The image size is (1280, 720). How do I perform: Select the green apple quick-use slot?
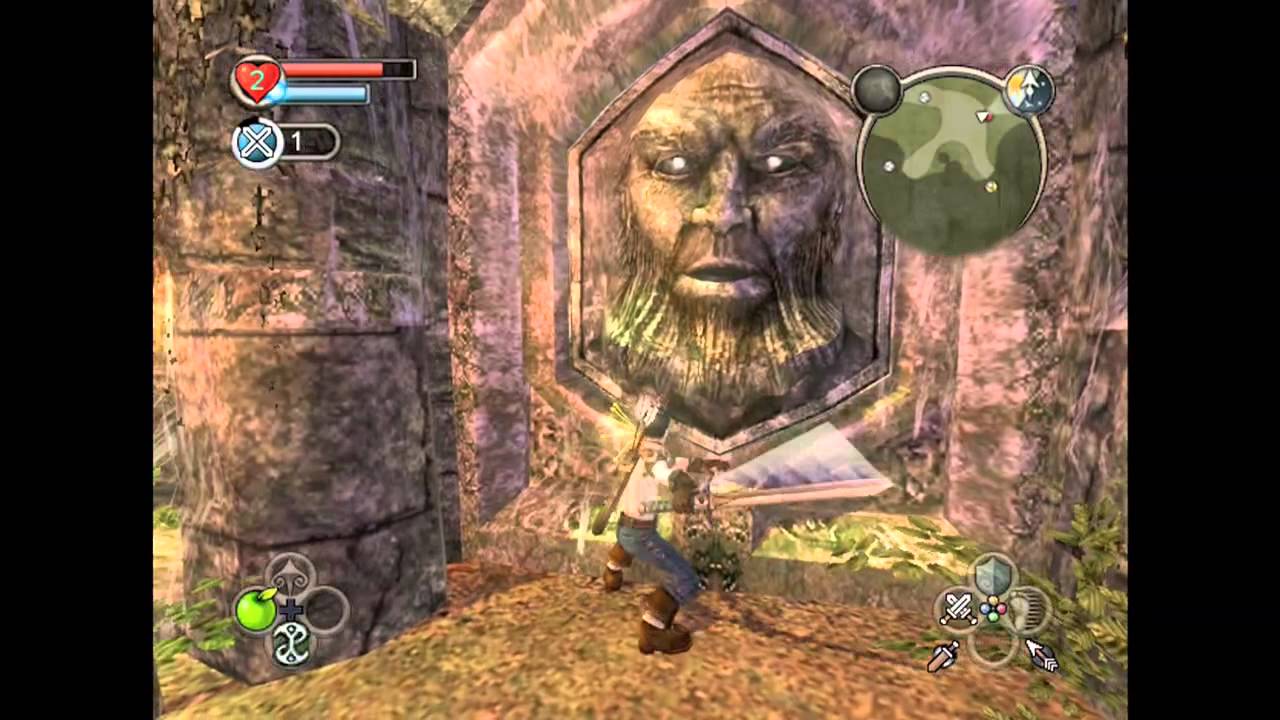click(256, 609)
